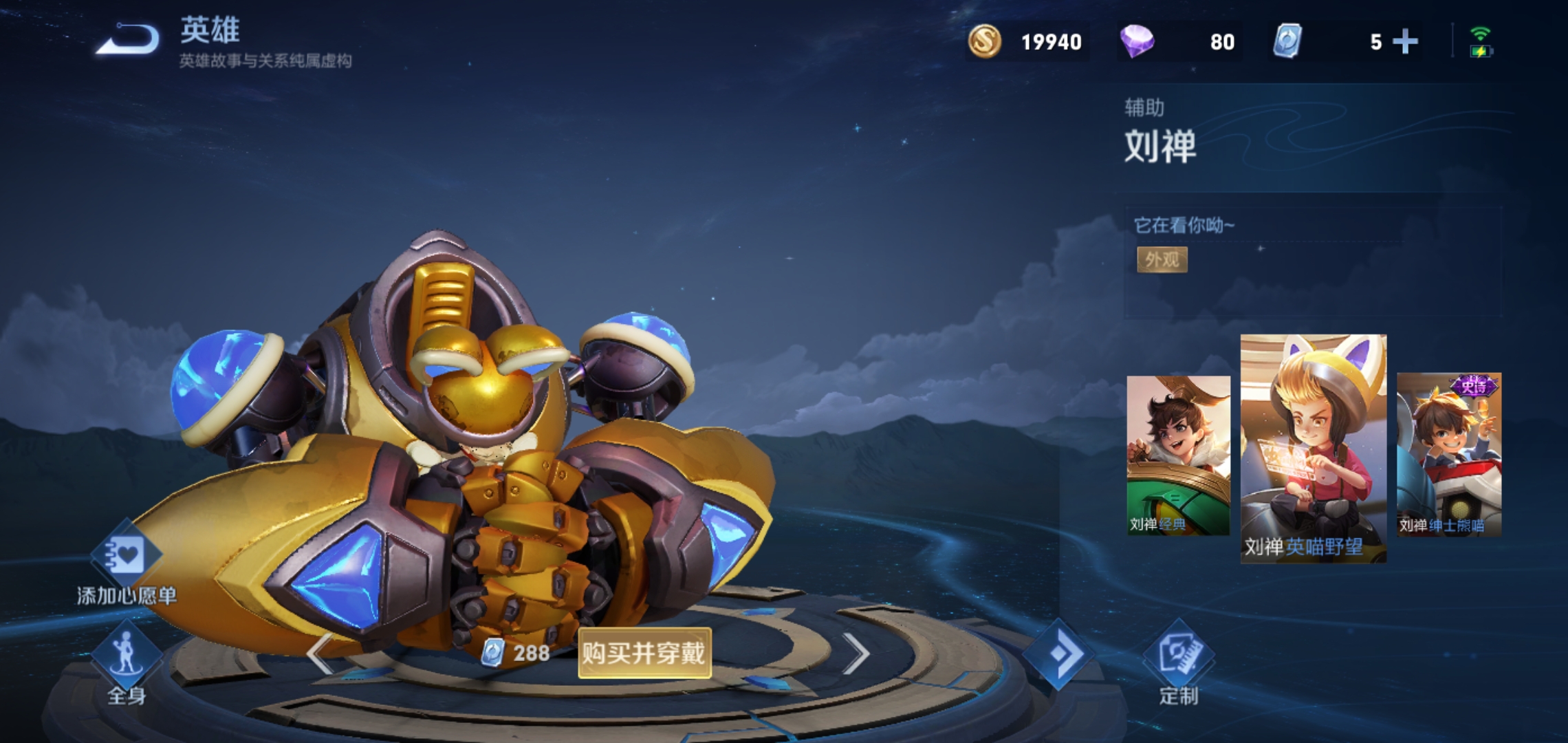Show next skin with right arrow
Viewport: 1568px width, 743px height.
pos(855,654)
